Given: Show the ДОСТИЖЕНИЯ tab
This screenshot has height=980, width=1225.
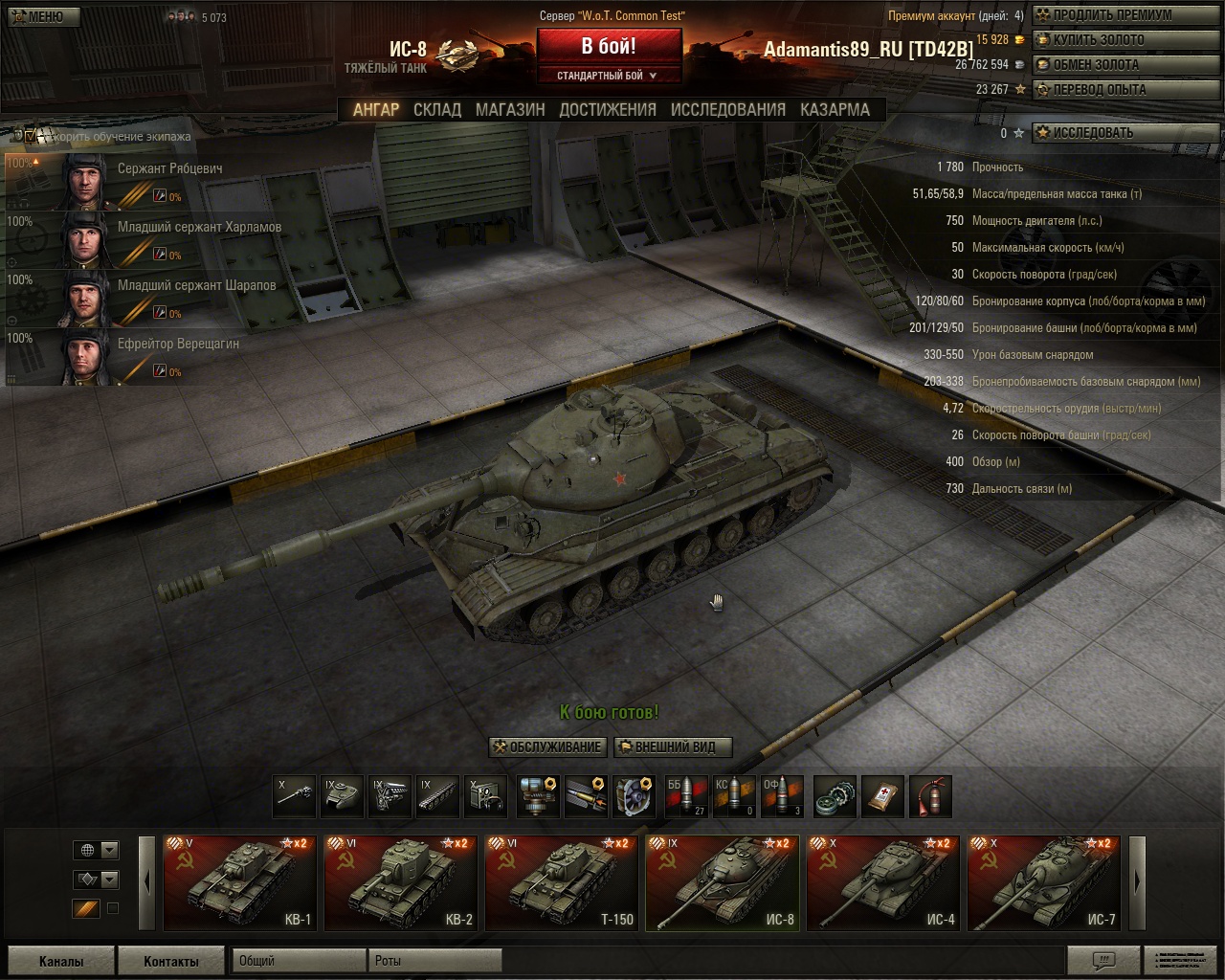Looking at the screenshot, I should 608,110.
